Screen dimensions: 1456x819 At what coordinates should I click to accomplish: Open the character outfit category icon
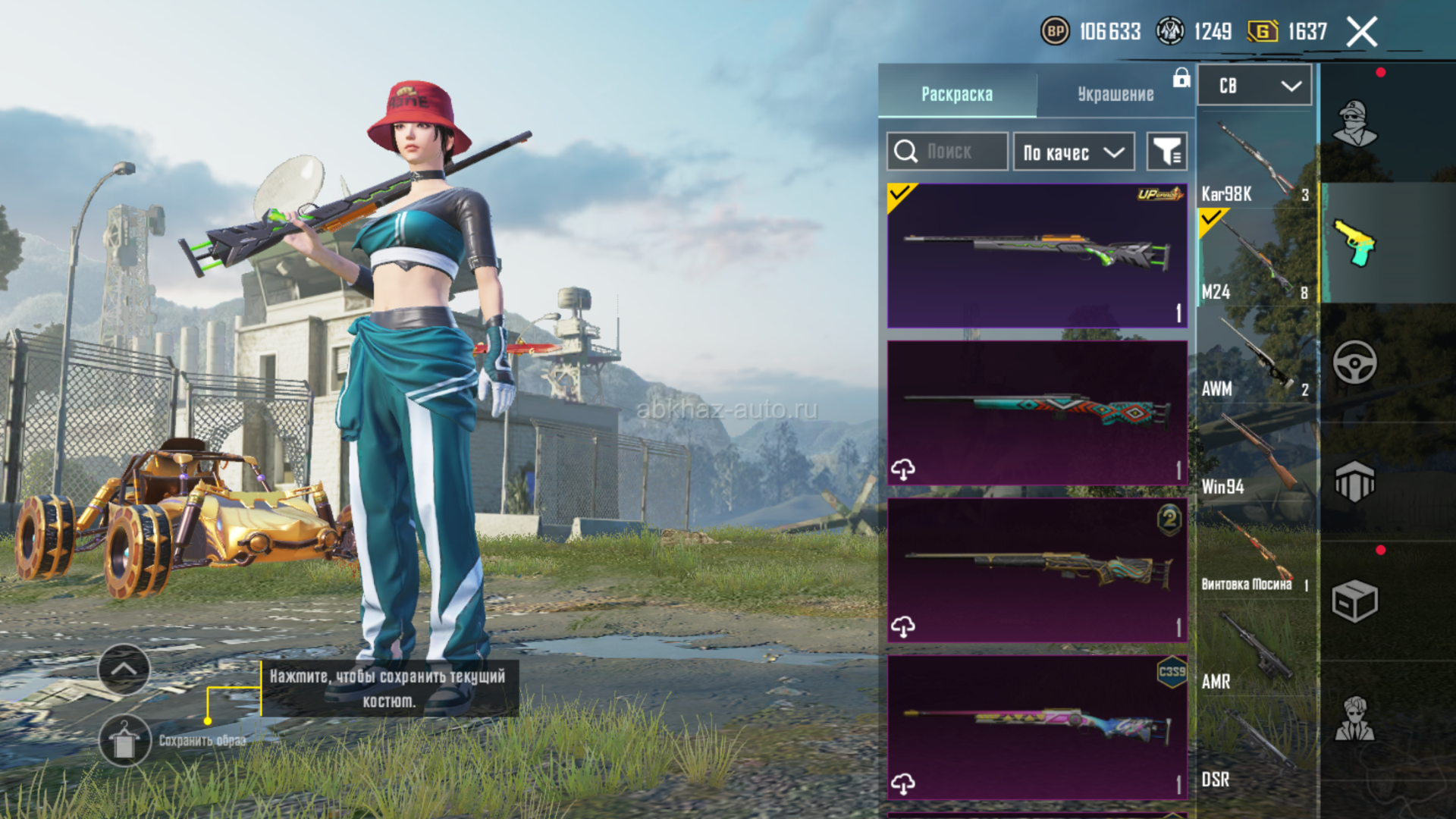(x=1355, y=122)
